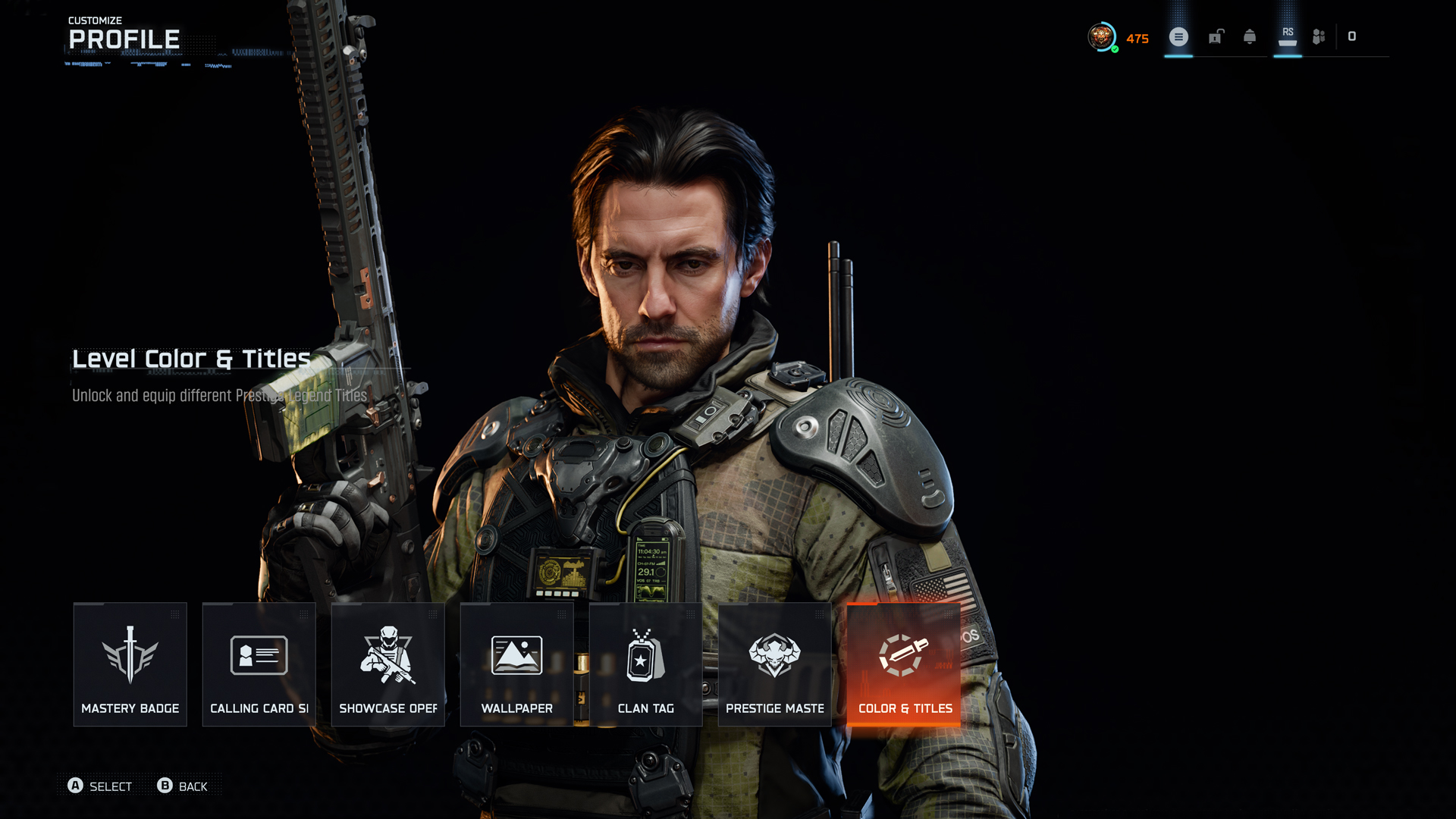Open the Prestige Master tile
The height and width of the screenshot is (819, 1456).
click(x=774, y=664)
